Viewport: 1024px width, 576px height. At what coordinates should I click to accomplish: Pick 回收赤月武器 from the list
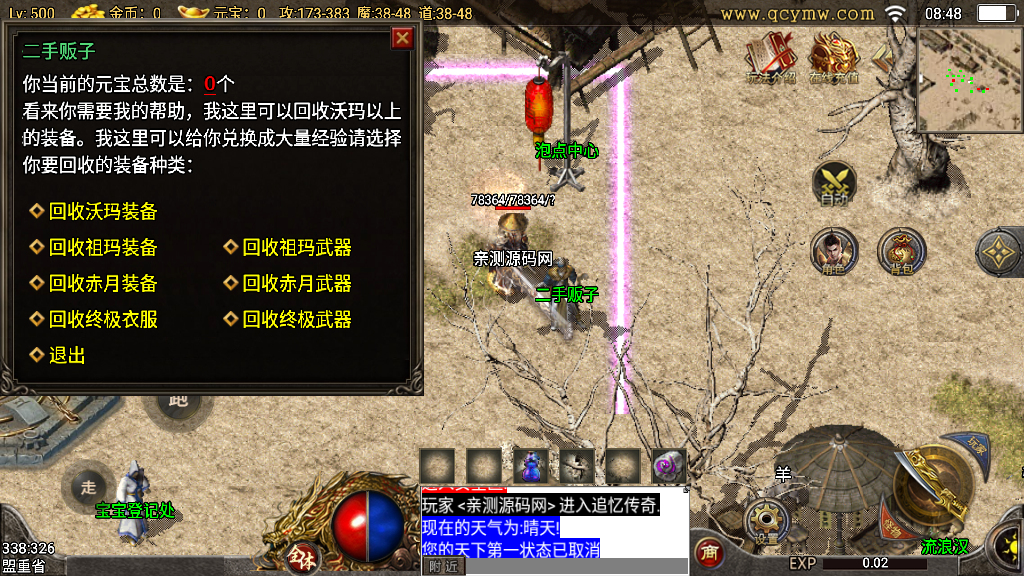[x=296, y=284]
